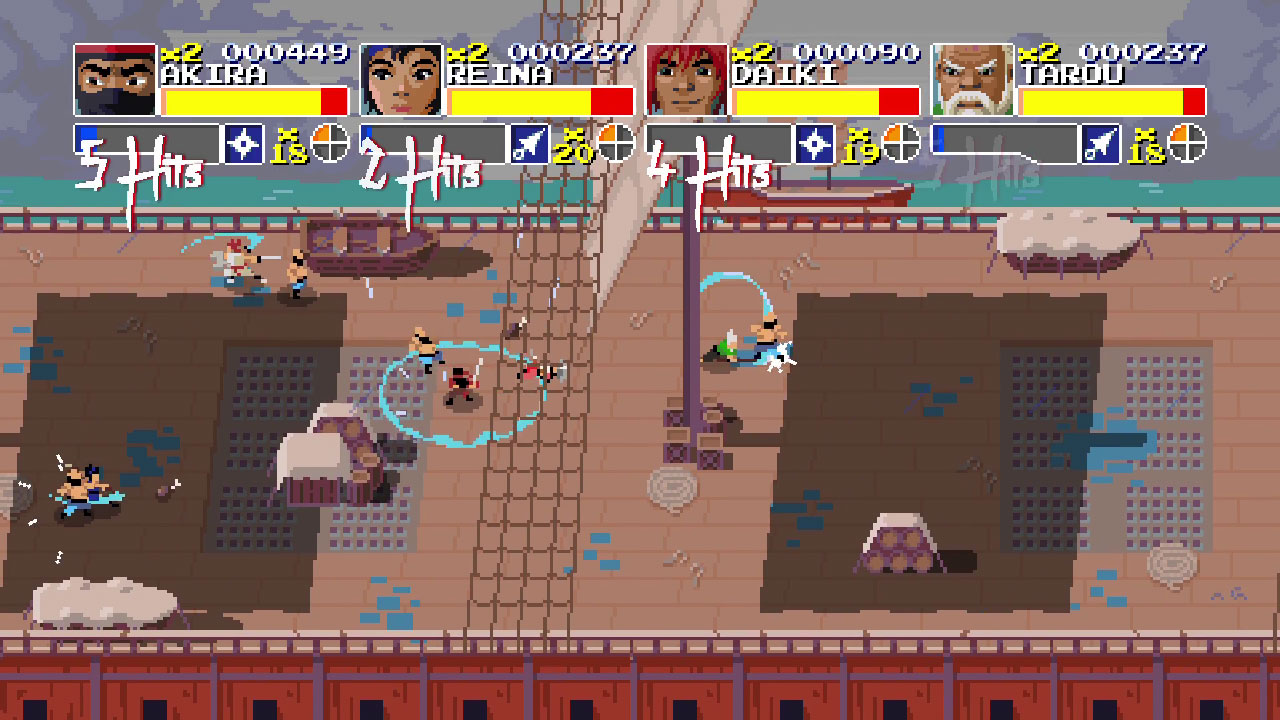Click Akira's orange pie special indicator
The width and height of the screenshot is (1280, 720).
[330, 142]
